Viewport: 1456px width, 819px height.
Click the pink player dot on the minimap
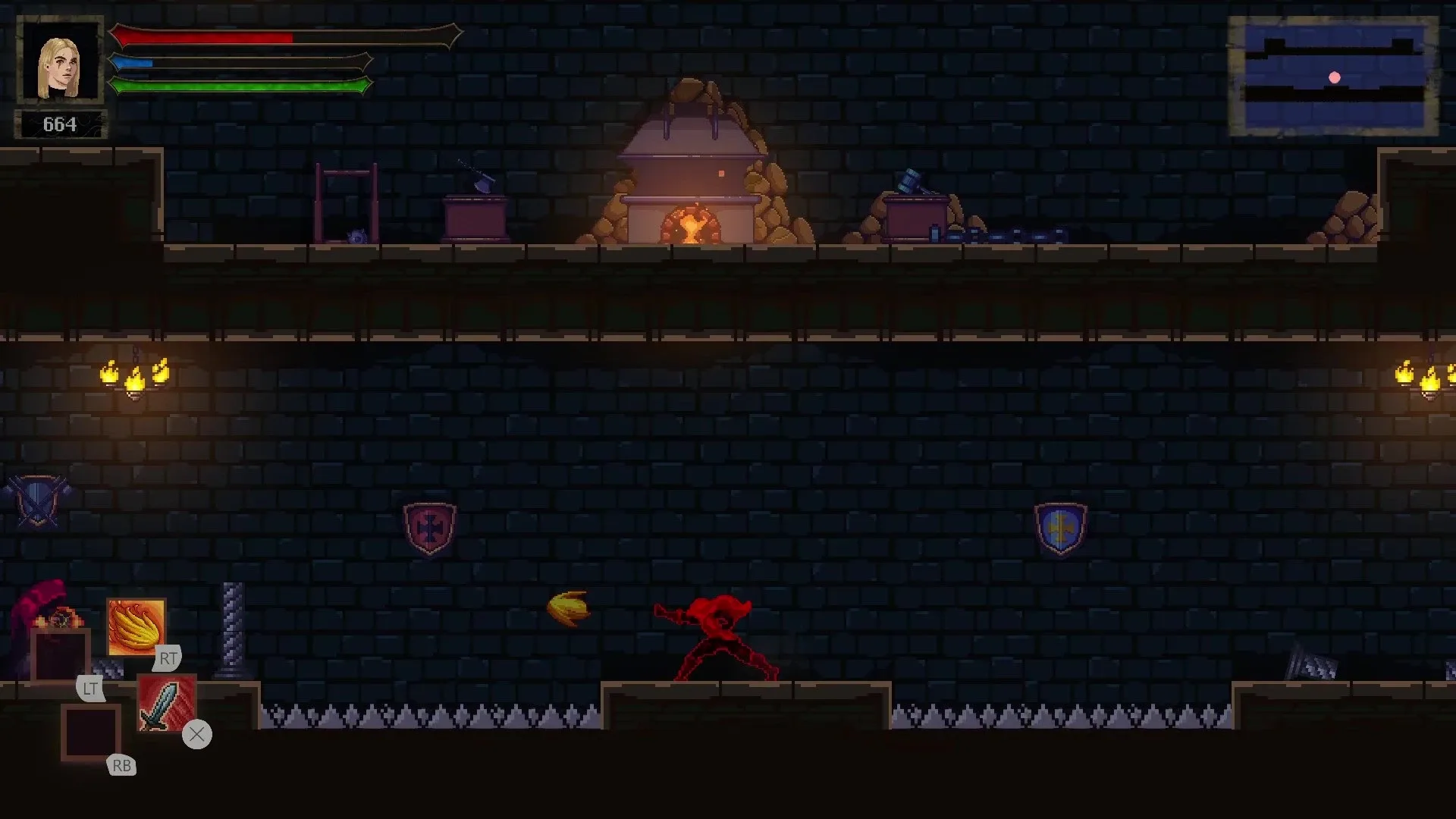1332,76
